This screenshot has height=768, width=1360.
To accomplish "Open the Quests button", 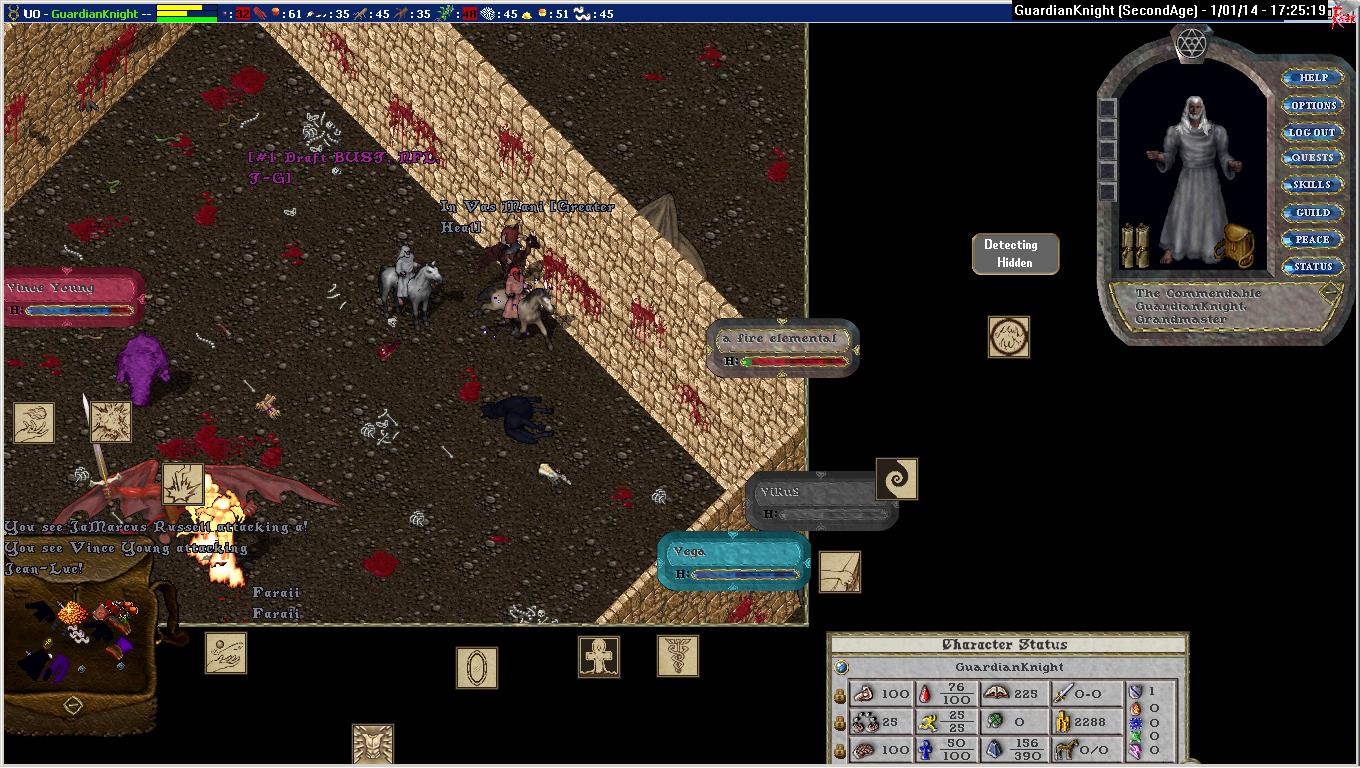I will click(x=1312, y=158).
